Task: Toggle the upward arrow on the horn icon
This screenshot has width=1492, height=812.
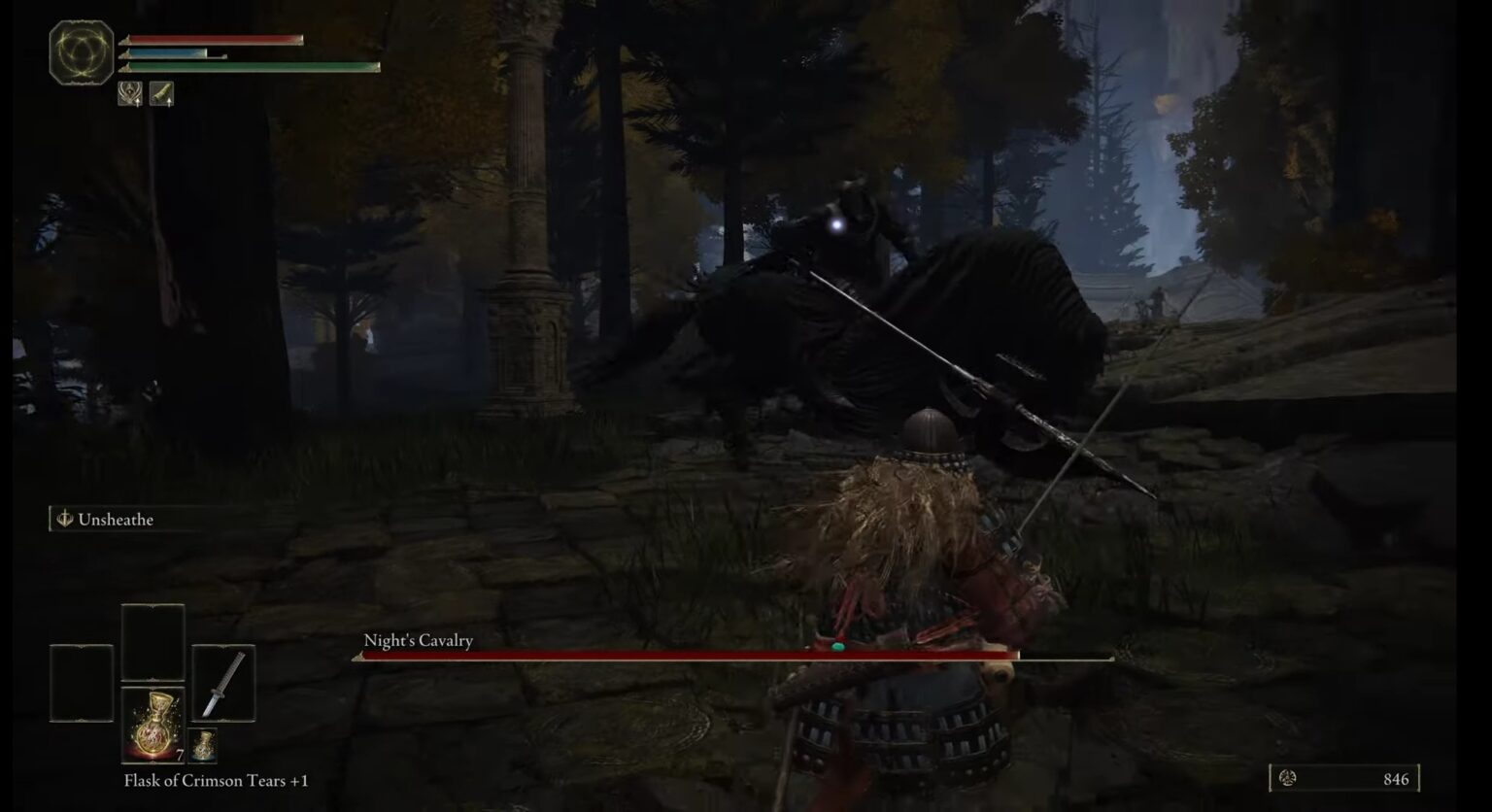Action: pyautogui.click(x=170, y=100)
